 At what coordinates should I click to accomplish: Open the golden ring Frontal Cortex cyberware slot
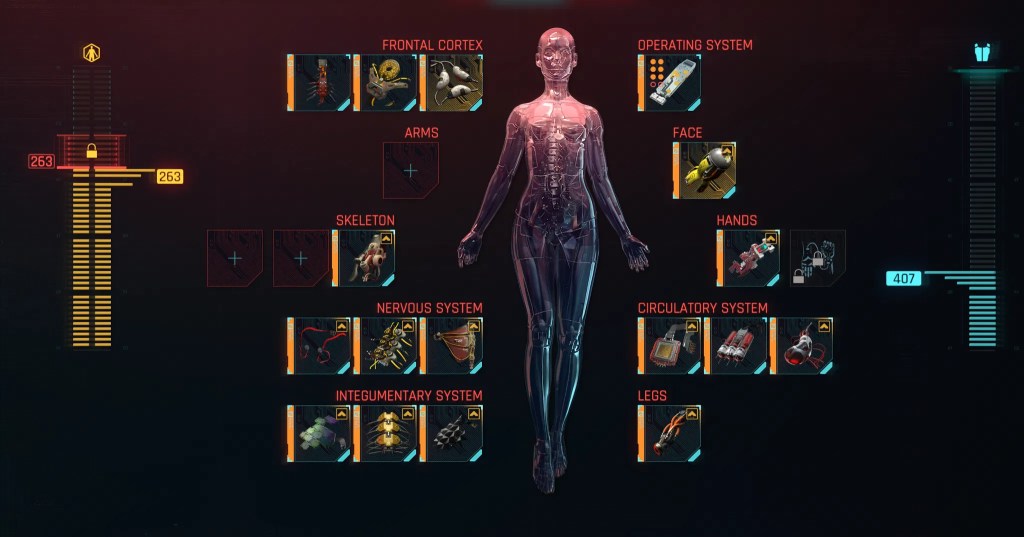coord(386,82)
